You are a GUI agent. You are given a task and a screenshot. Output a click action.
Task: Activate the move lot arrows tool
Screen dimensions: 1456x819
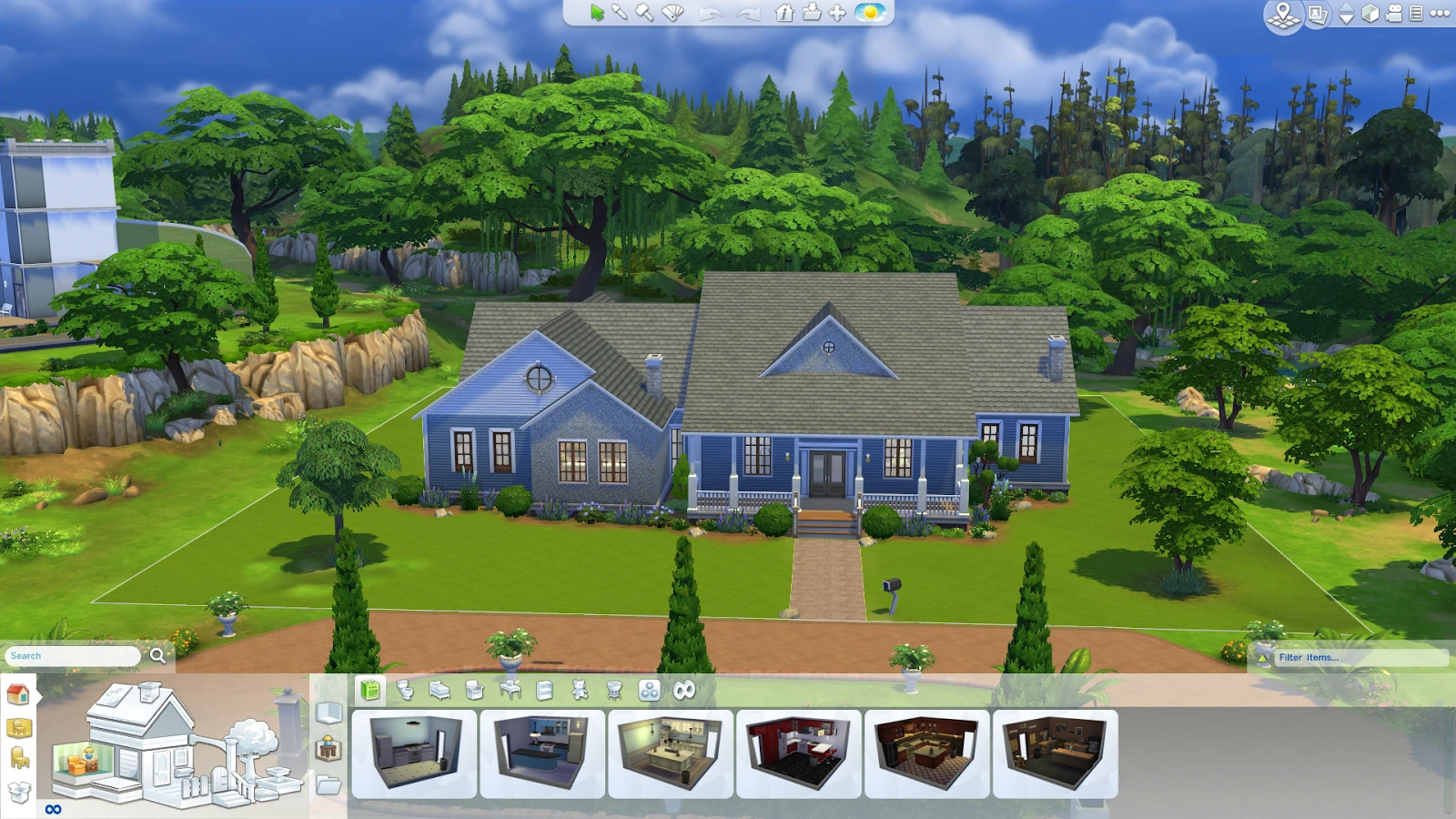point(837,13)
